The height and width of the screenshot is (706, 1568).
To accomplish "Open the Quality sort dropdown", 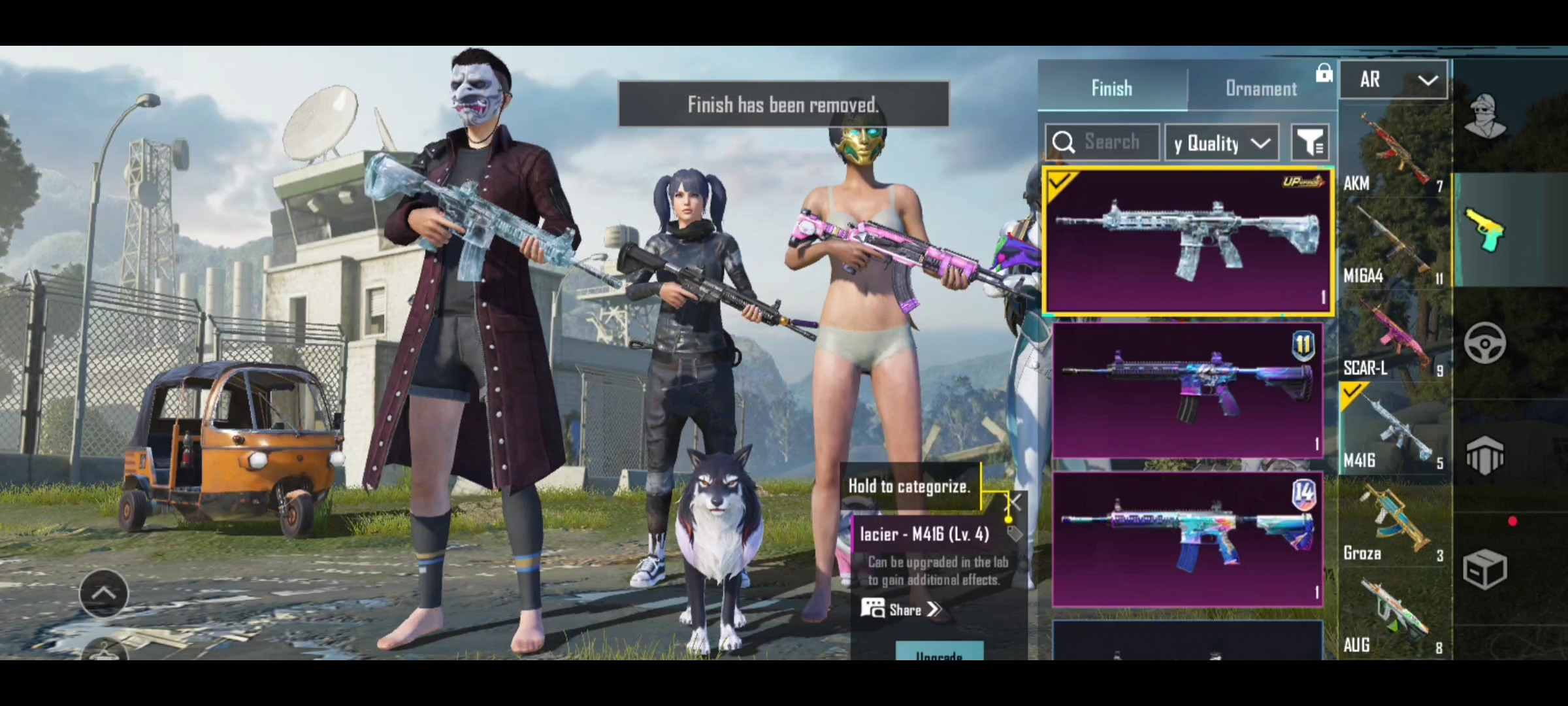I will tap(1222, 143).
